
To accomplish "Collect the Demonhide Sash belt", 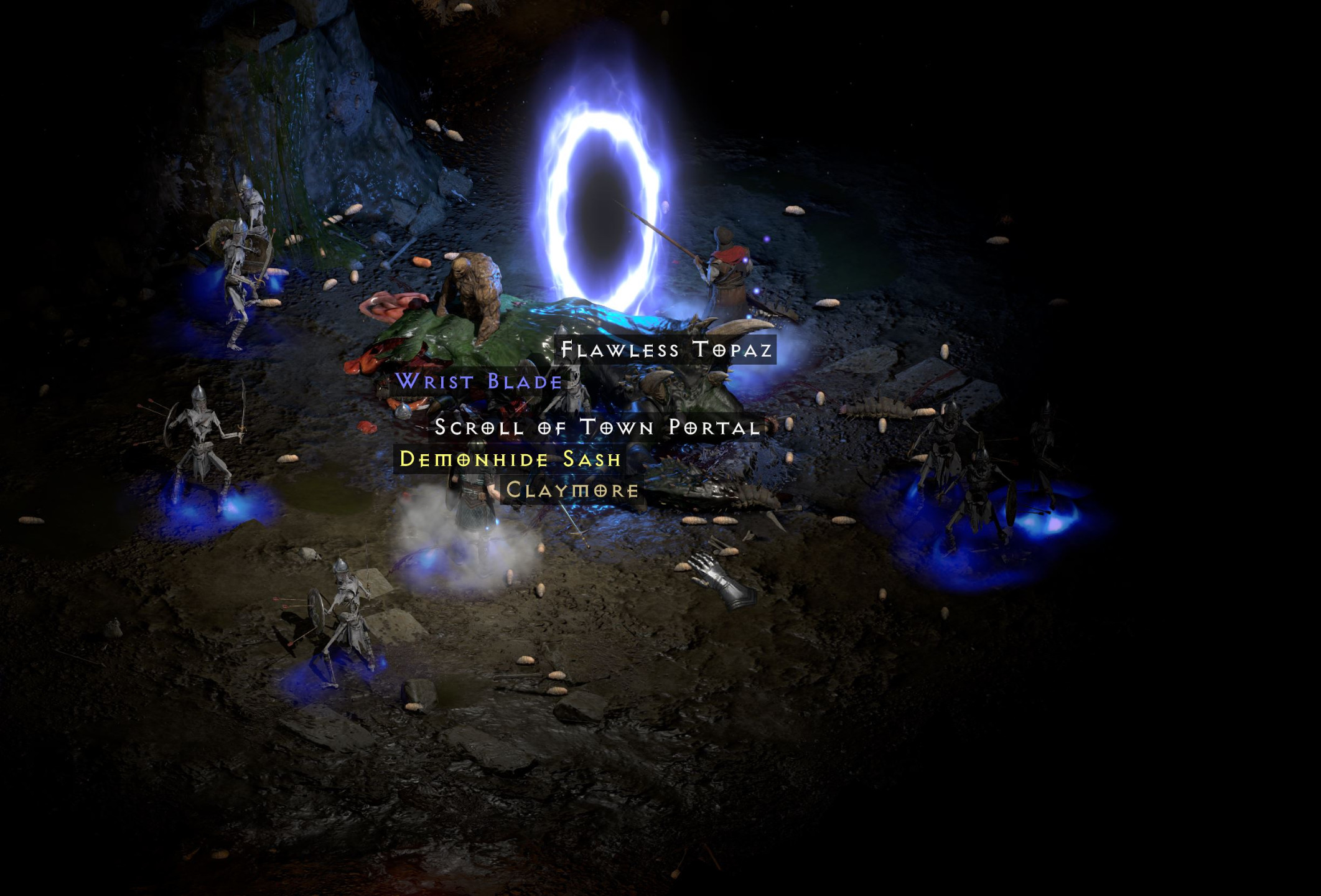I will click(x=510, y=460).
